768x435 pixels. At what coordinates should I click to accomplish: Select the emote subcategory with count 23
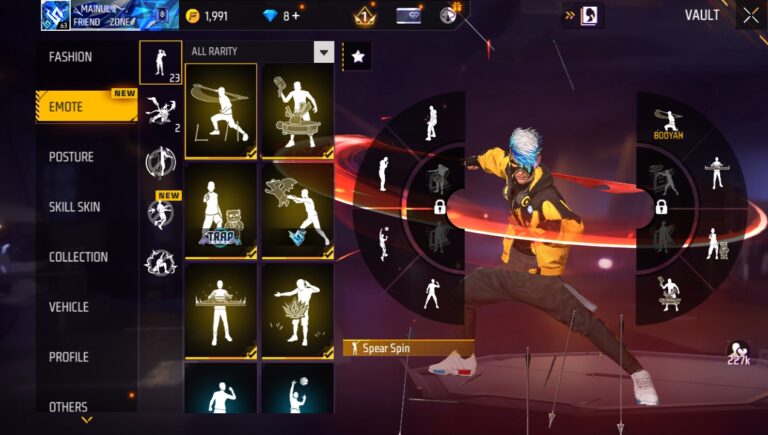(160, 63)
